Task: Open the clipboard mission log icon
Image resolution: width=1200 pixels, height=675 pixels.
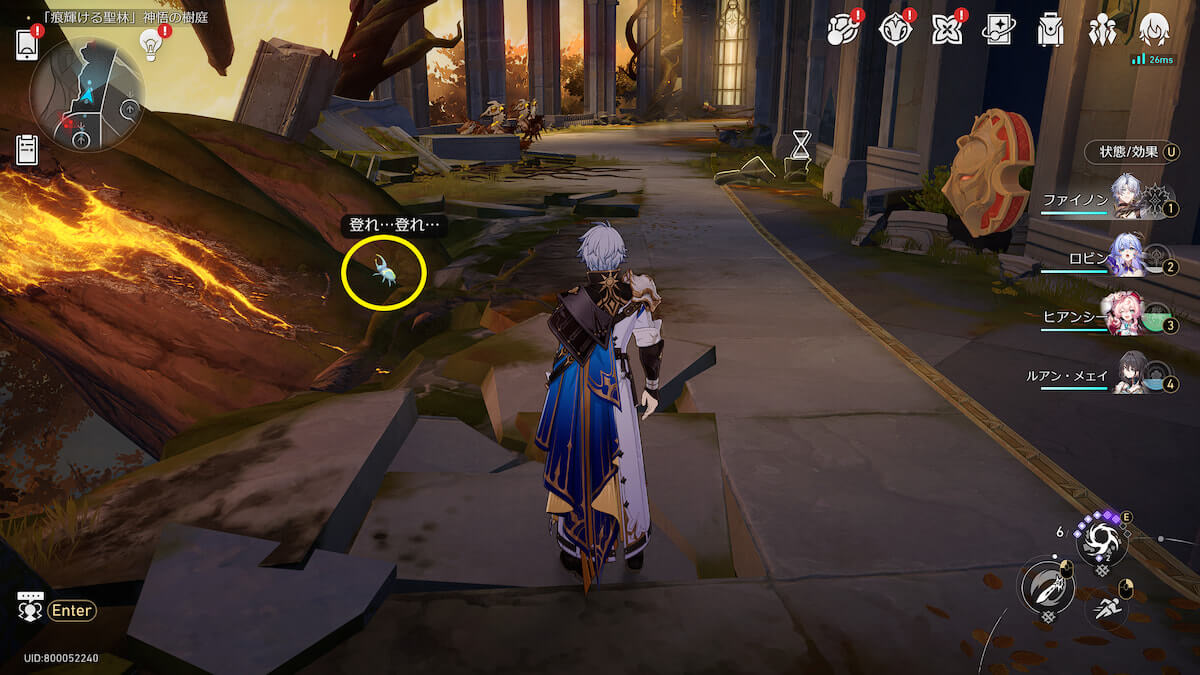Action: 27,150
